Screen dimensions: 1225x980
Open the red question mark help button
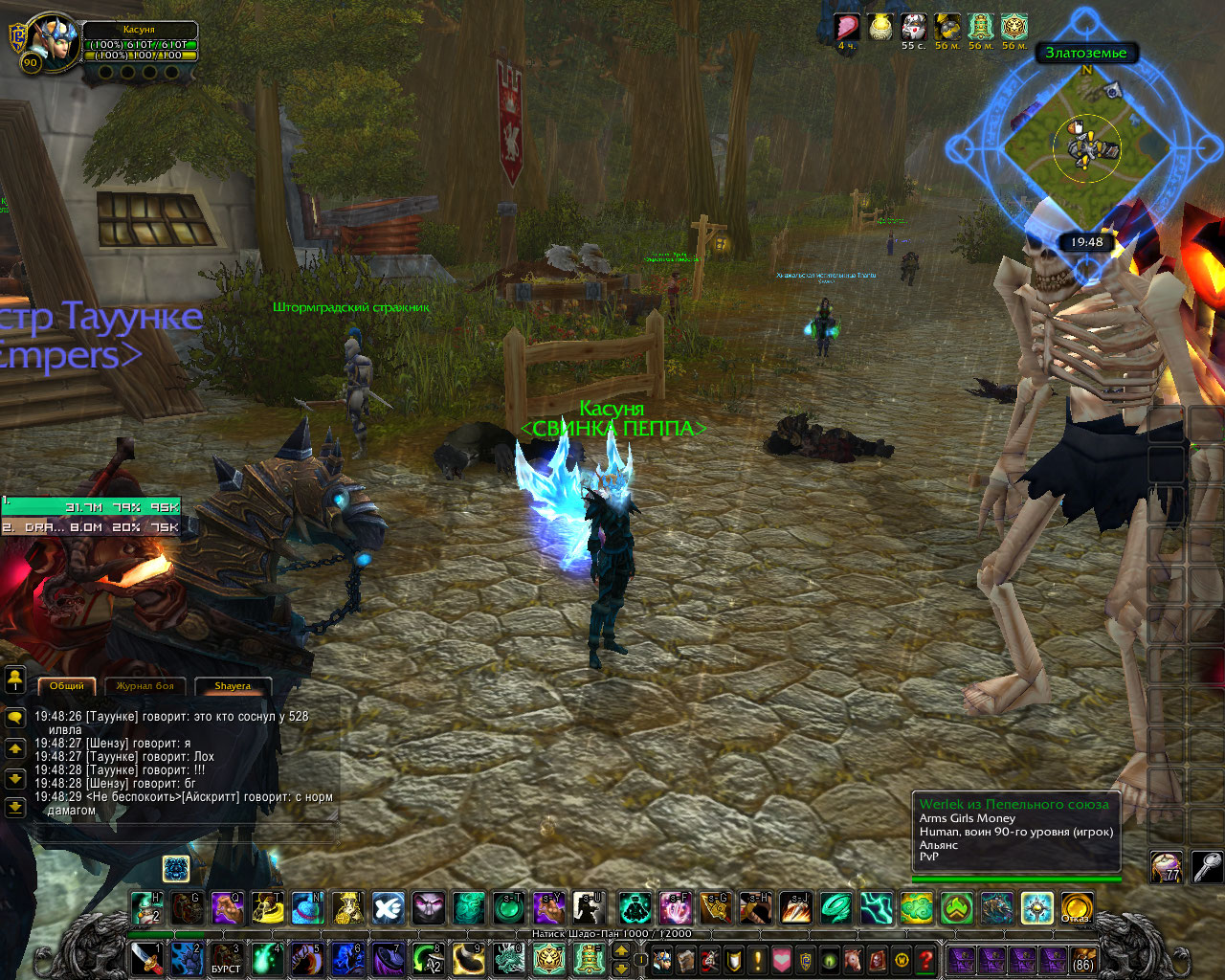(925, 959)
